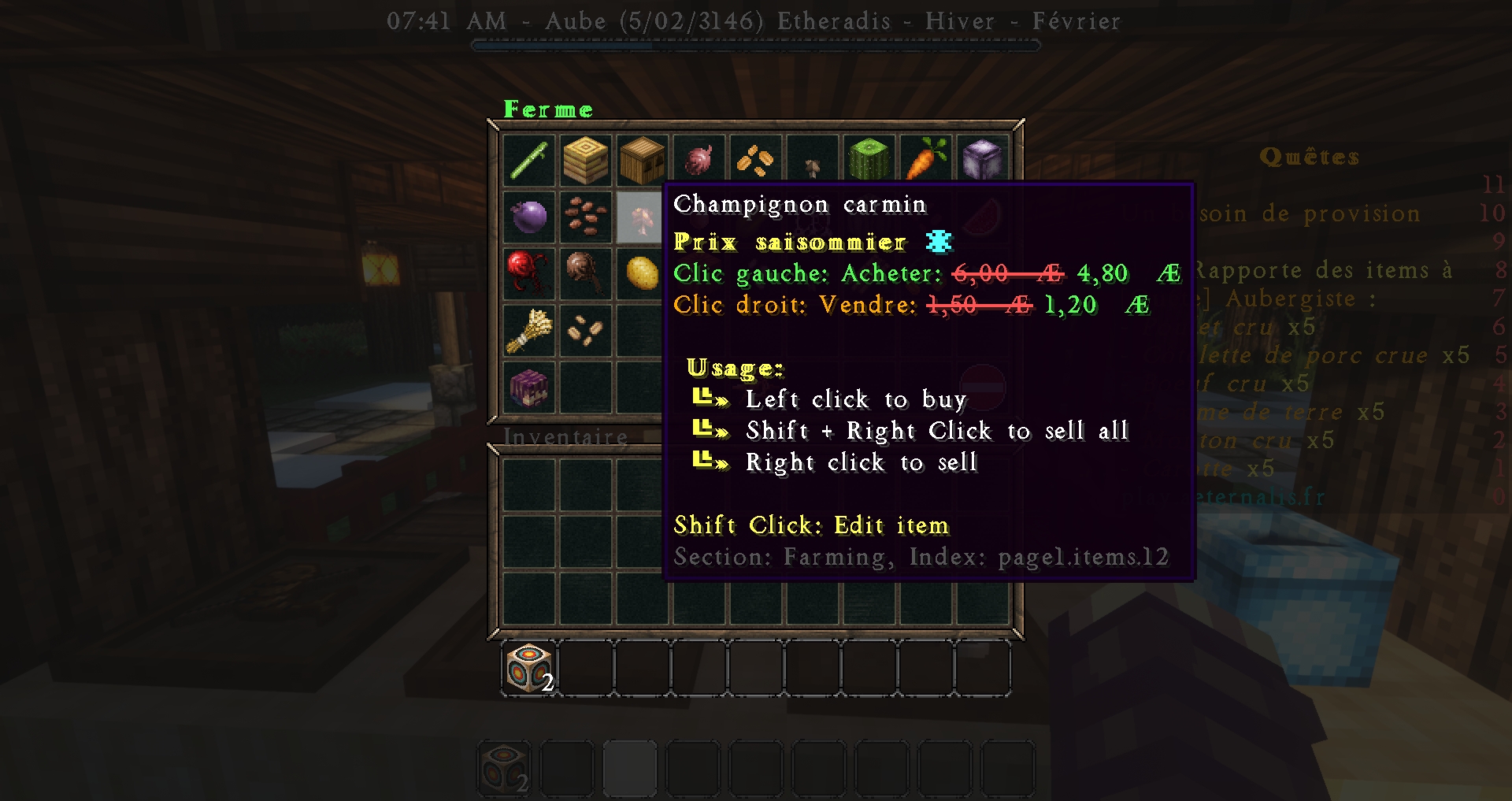The width and height of the screenshot is (1512, 801).
Task: Select the purple-haired head block
Action: point(528,387)
